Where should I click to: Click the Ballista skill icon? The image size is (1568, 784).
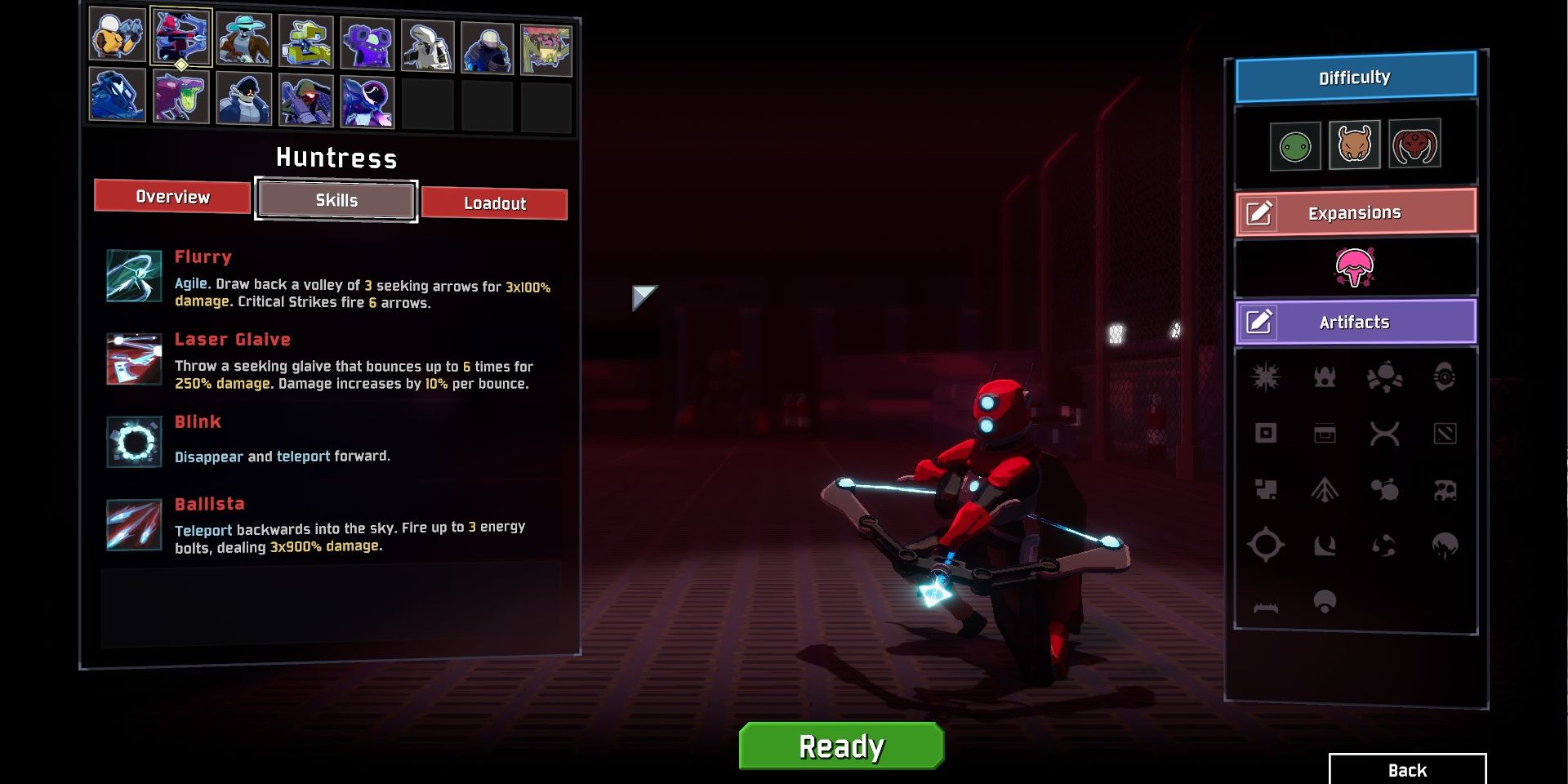pos(134,524)
